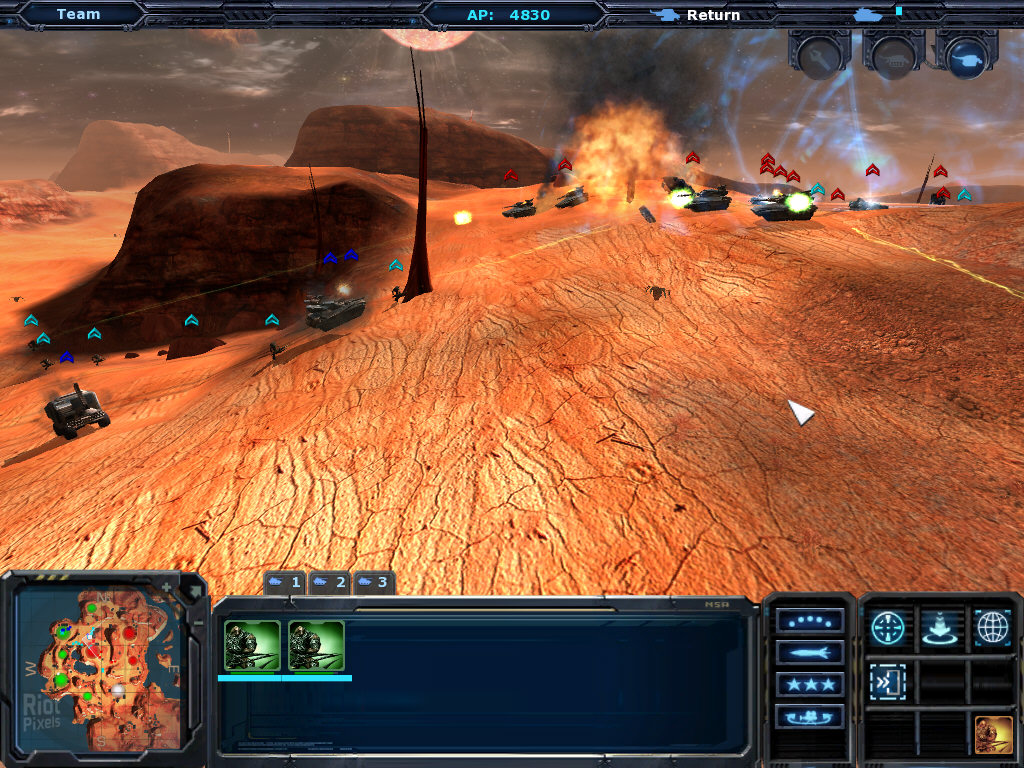Activate the crosshair target command
Viewport: 1024px width, 768px height.
[888, 627]
